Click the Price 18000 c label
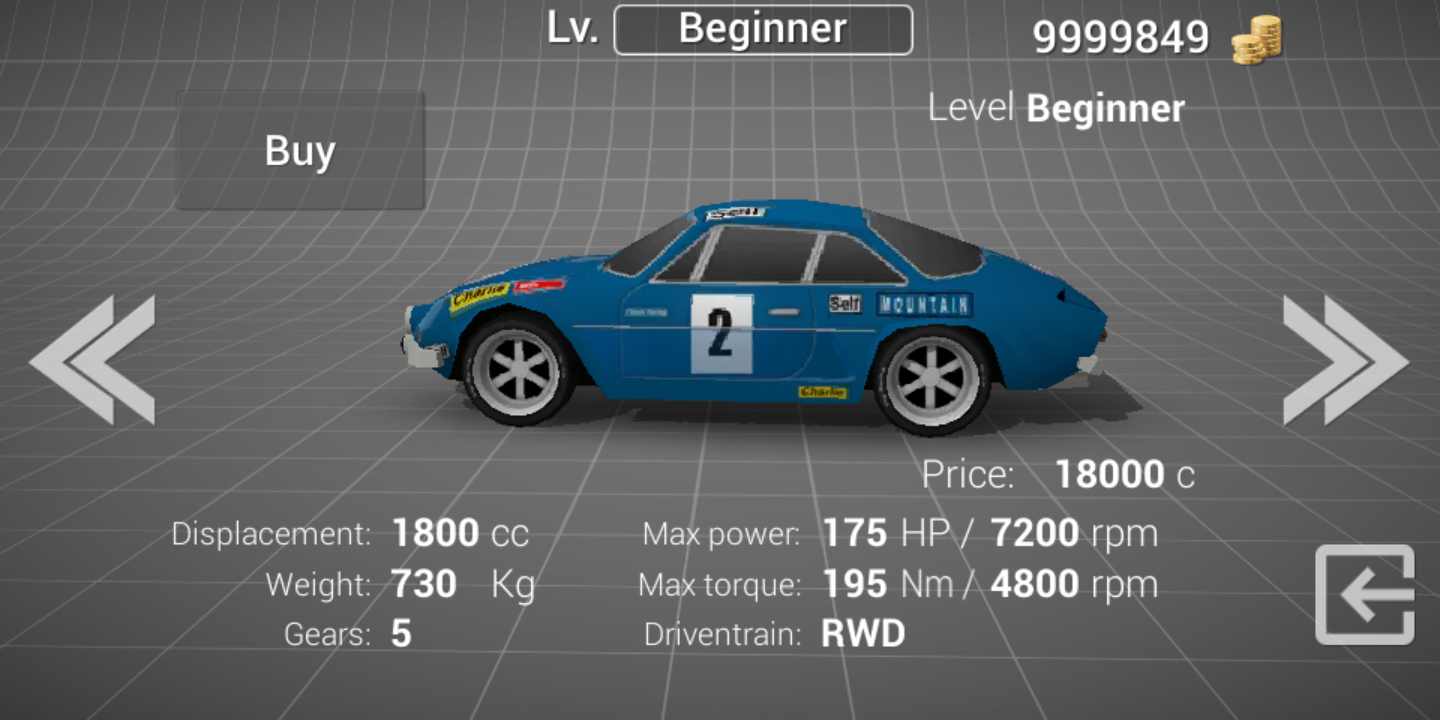The image size is (1440, 720). click(1060, 474)
